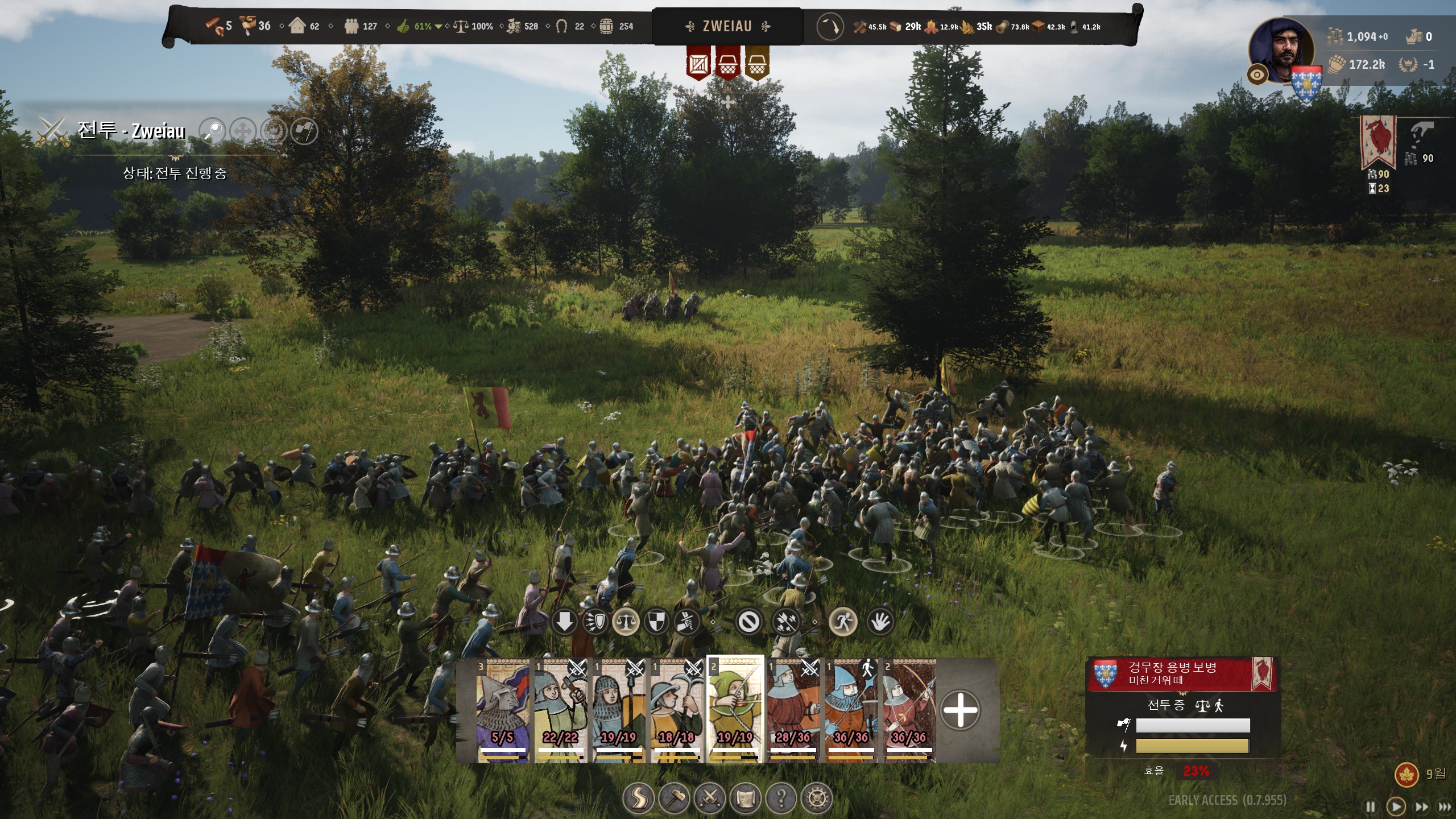
Task: Choose the running figure command
Action: pyautogui.click(x=842, y=622)
